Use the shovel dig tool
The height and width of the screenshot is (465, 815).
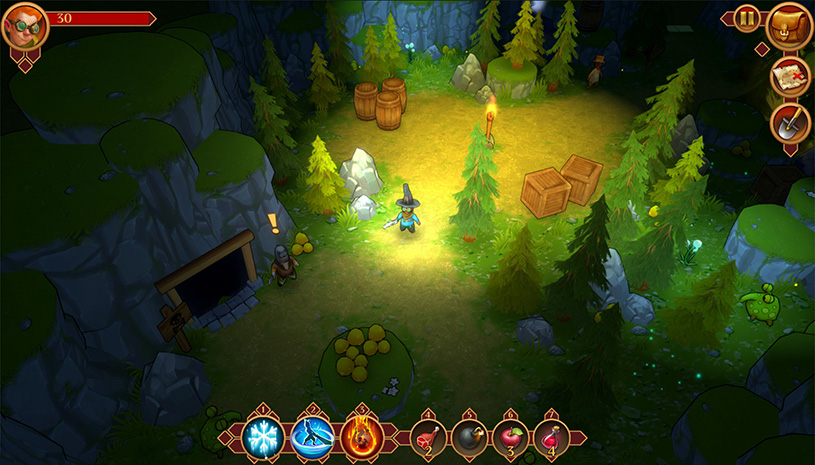tap(789, 125)
